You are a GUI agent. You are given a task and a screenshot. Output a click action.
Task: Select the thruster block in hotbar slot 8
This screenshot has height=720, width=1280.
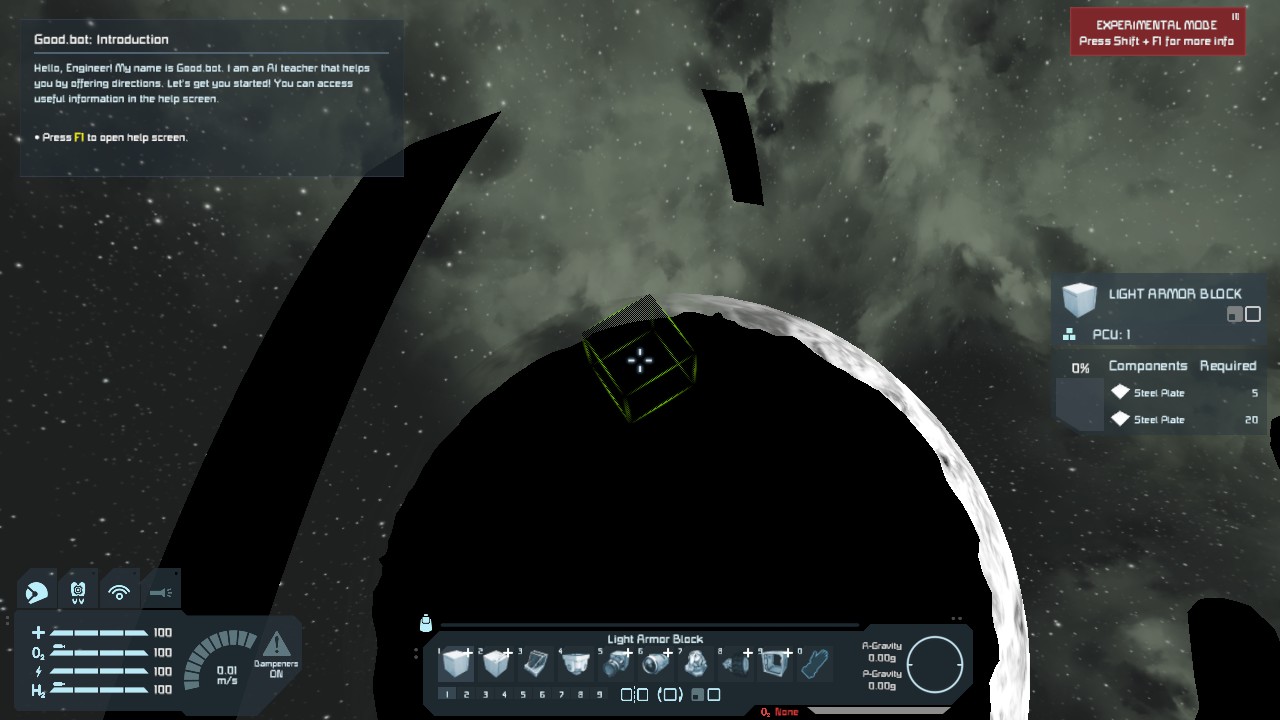click(x=736, y=664)
